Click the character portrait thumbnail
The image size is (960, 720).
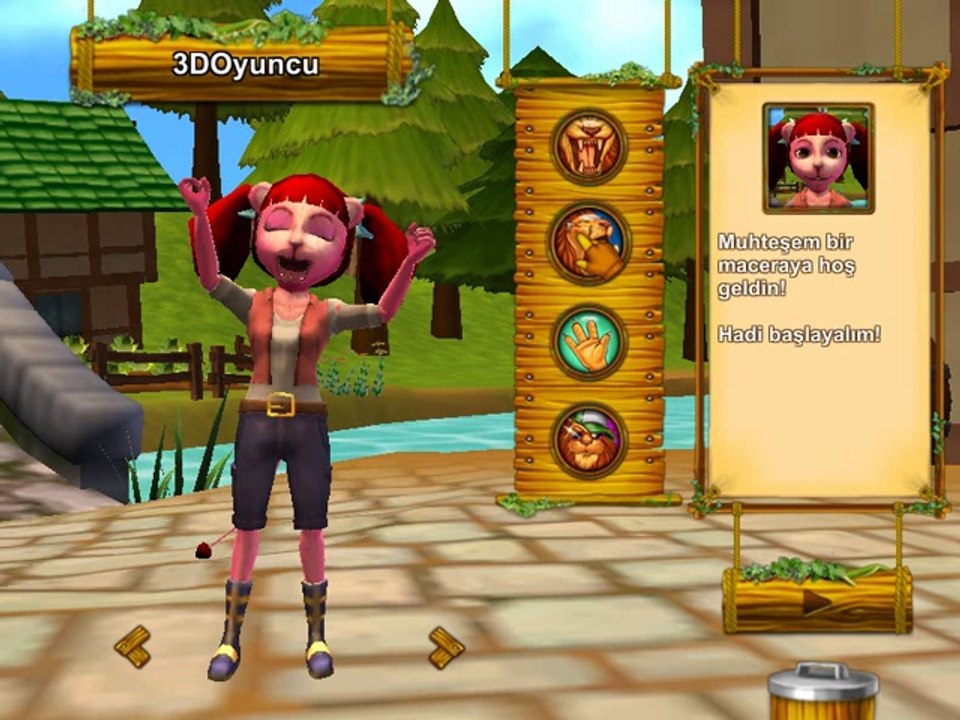click(x=818, y=157)
